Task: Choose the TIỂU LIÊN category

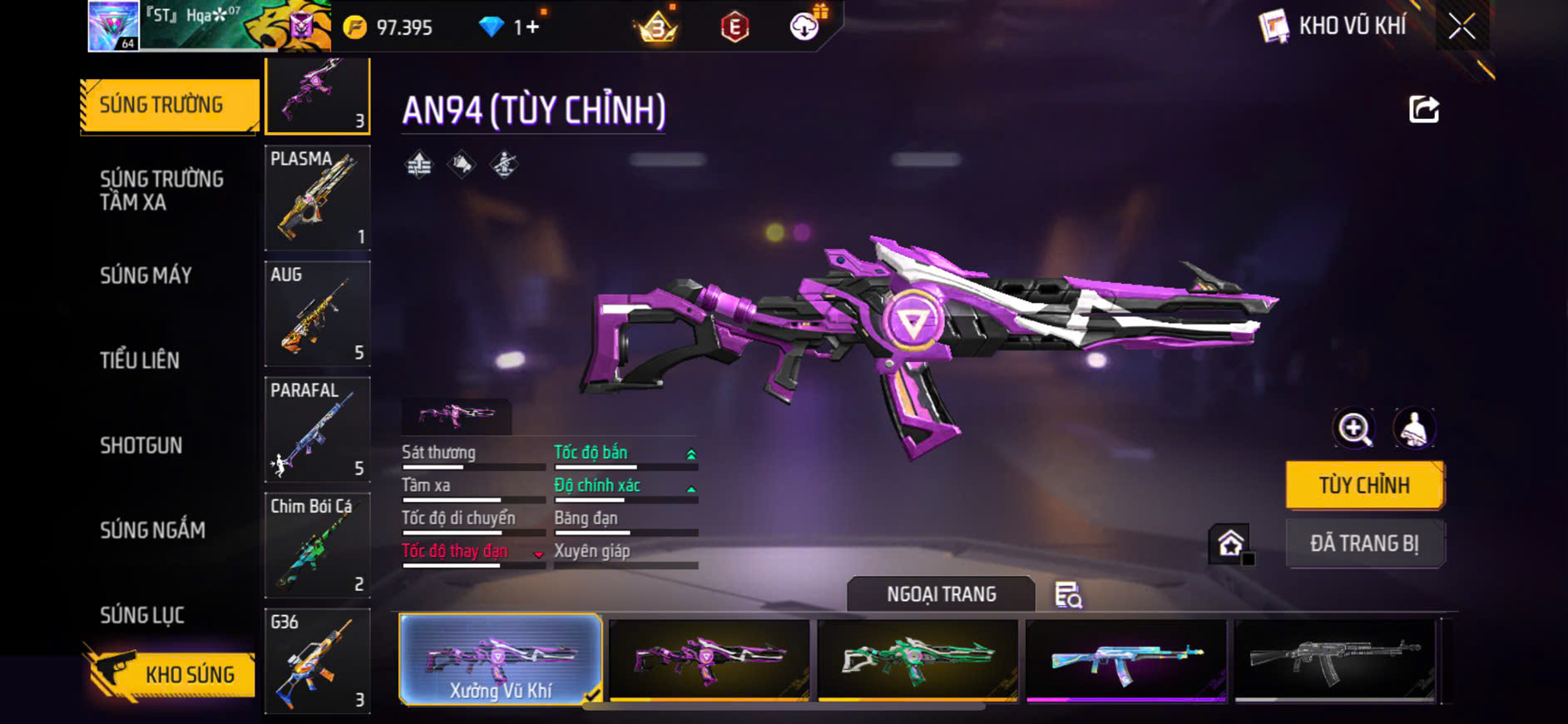Action: pyautogui.click(x=140, y=360)
